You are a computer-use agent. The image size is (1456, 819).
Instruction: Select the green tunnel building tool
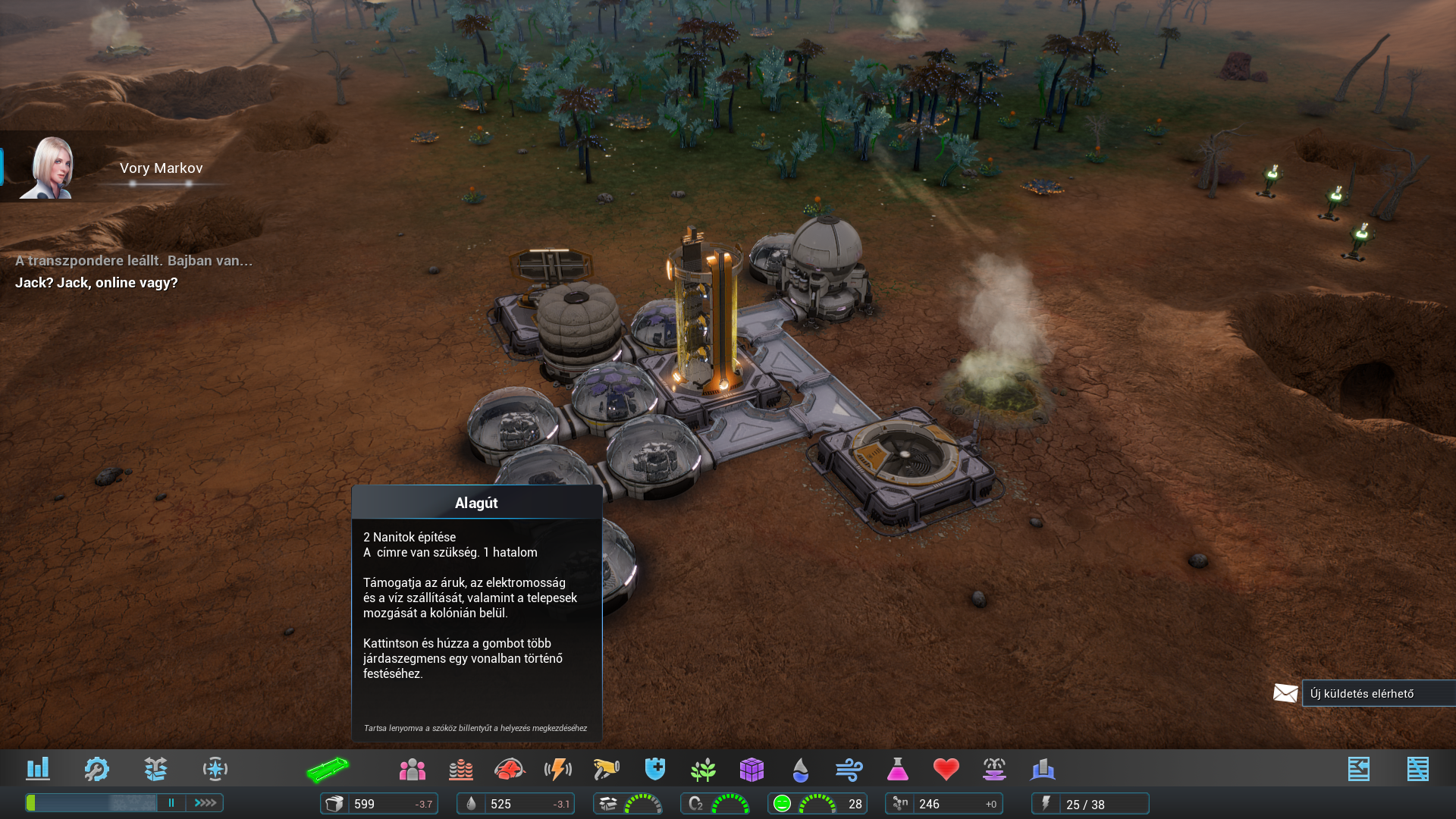click(x=328, y=770)
